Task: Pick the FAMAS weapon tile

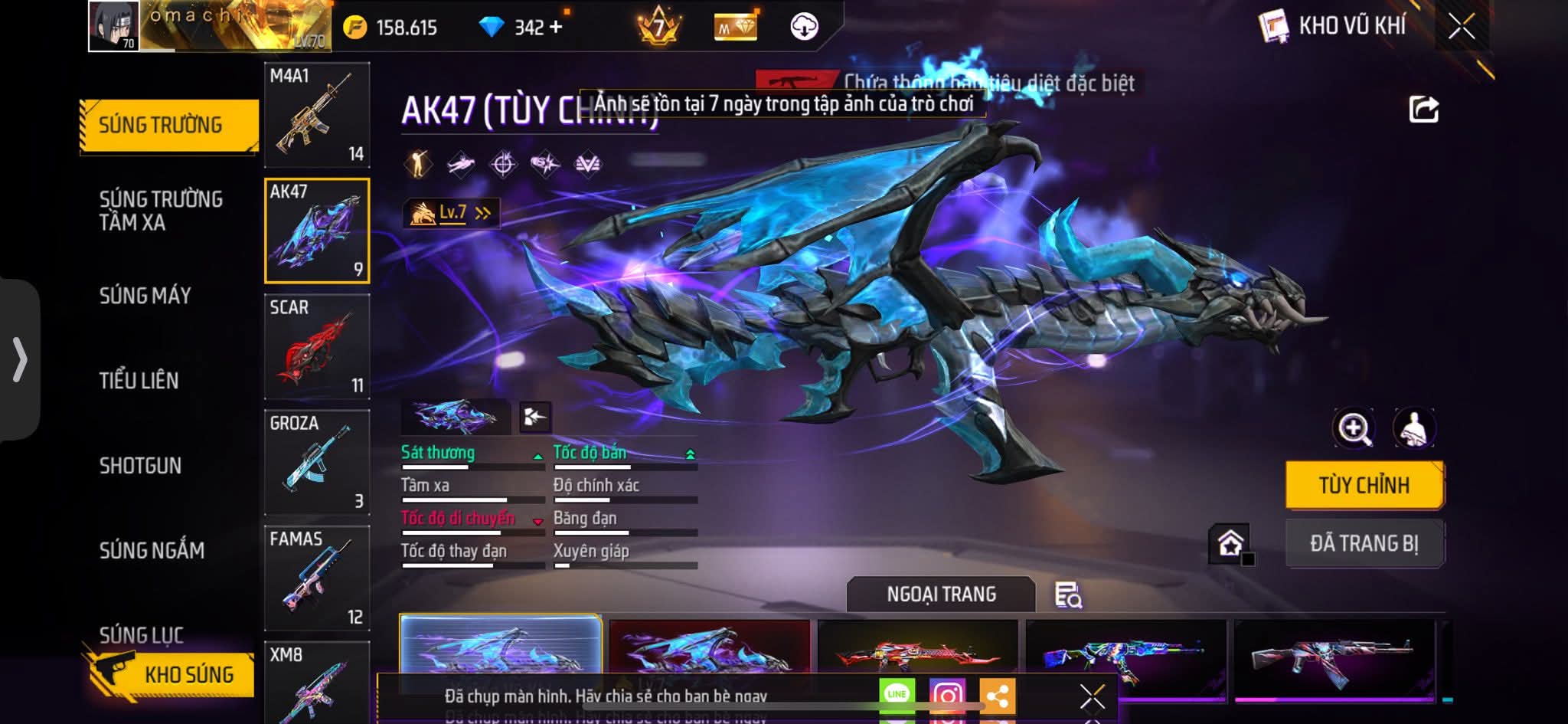Action: tap(317, 578)
